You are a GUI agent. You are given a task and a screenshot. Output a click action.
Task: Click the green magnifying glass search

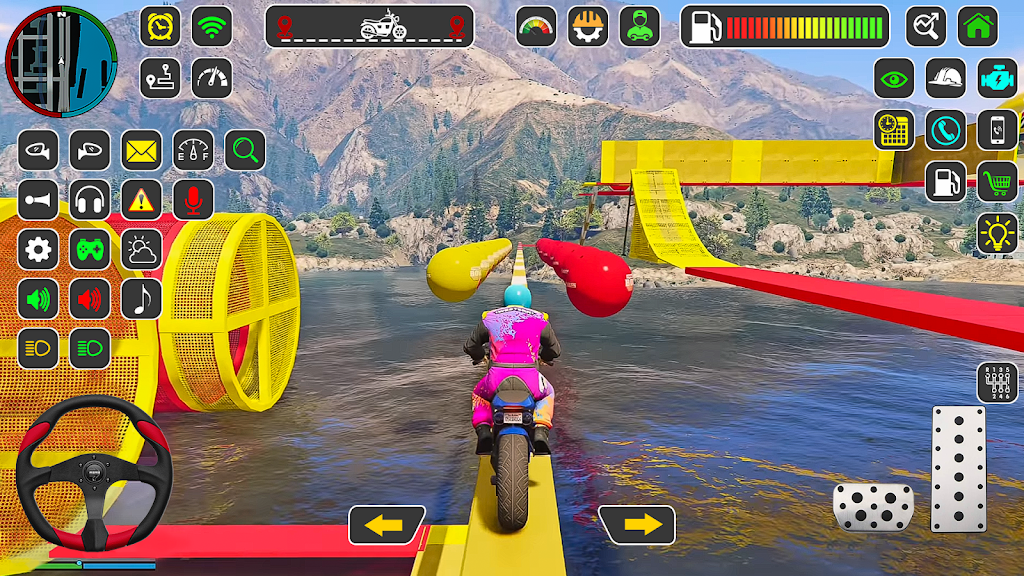point(245,151)
